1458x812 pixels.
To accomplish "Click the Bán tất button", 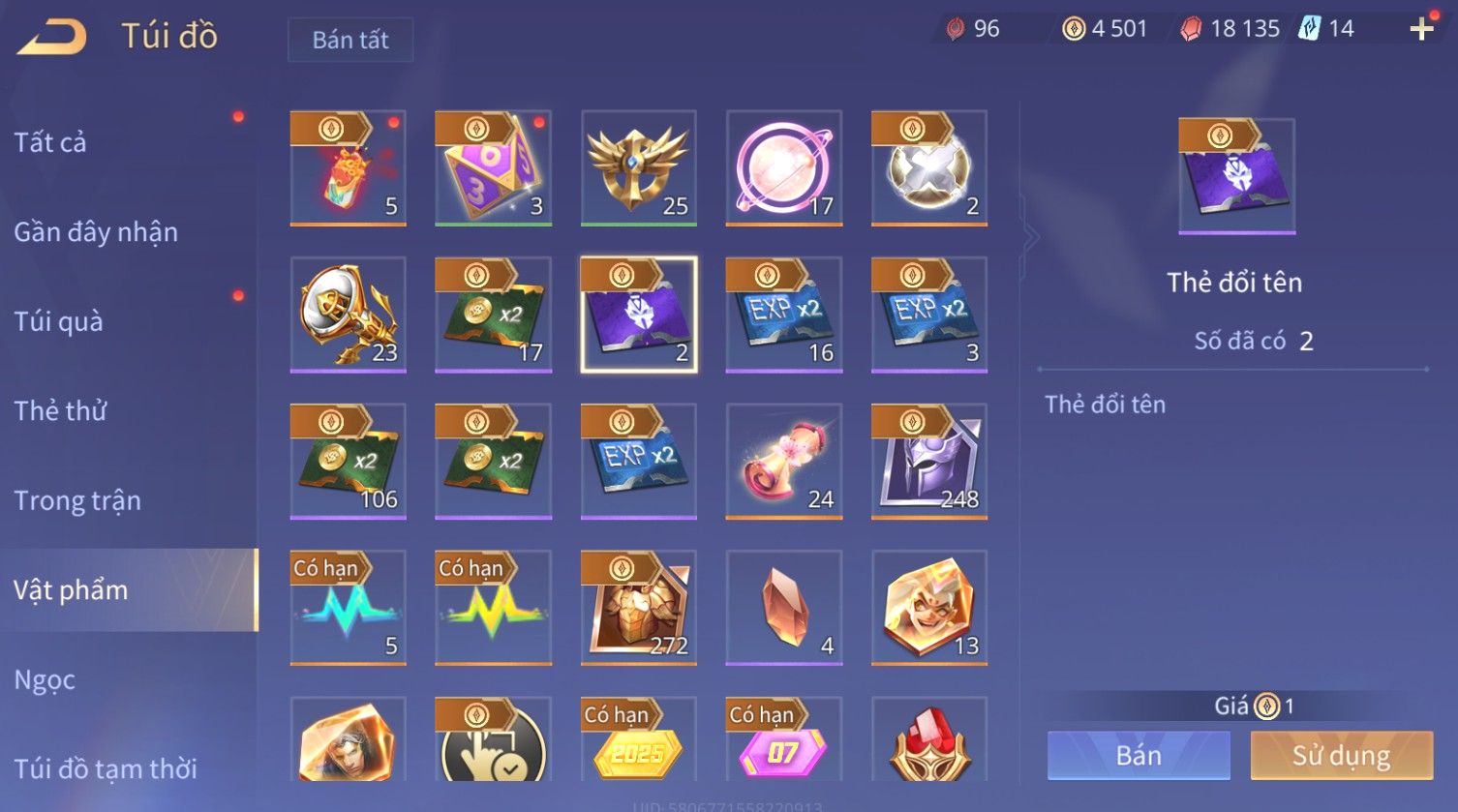I will point(350,40).
